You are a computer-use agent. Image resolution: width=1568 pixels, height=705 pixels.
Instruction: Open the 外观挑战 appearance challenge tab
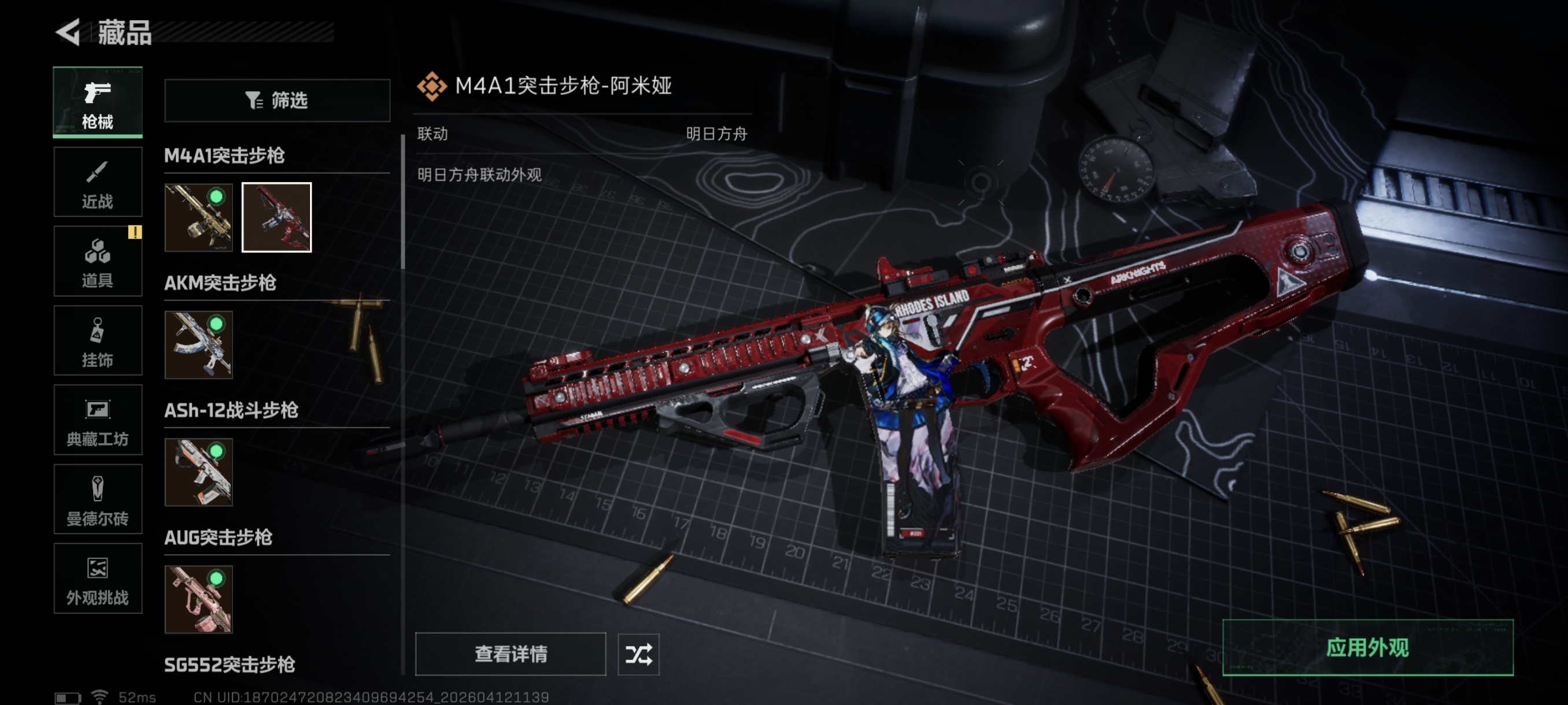click(97, 578)
